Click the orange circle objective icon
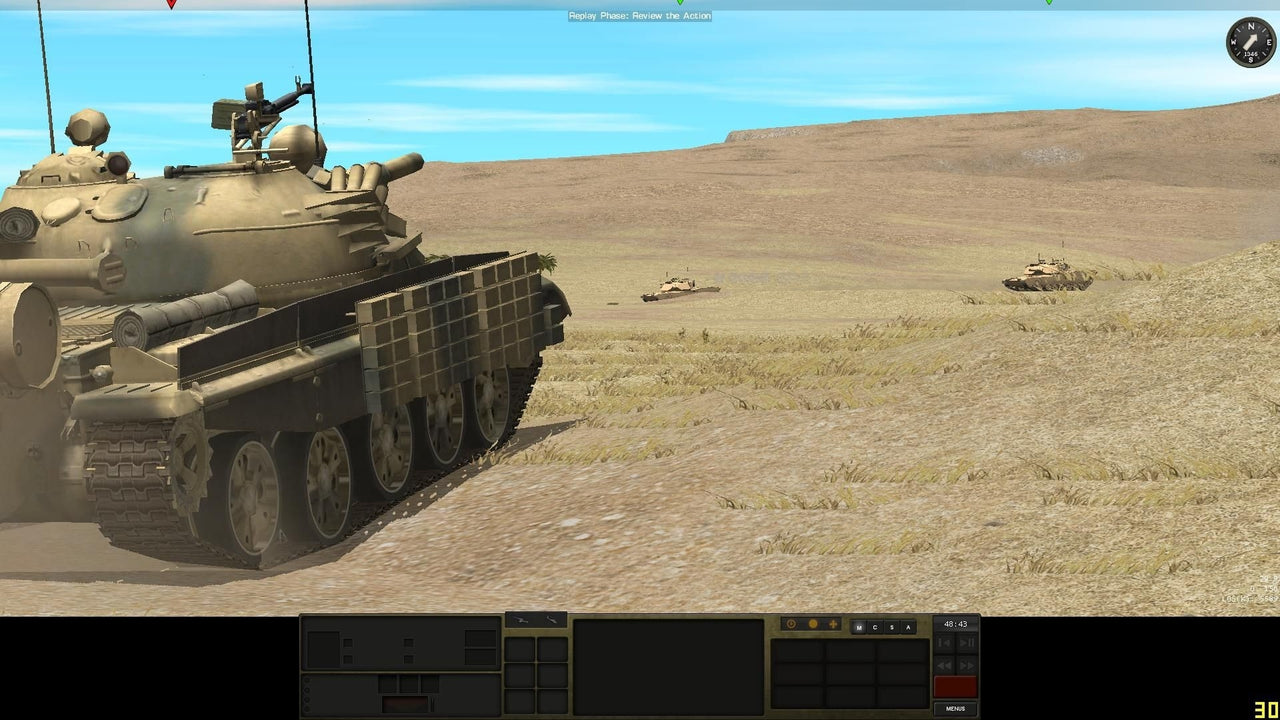 (x=814, y=624)
